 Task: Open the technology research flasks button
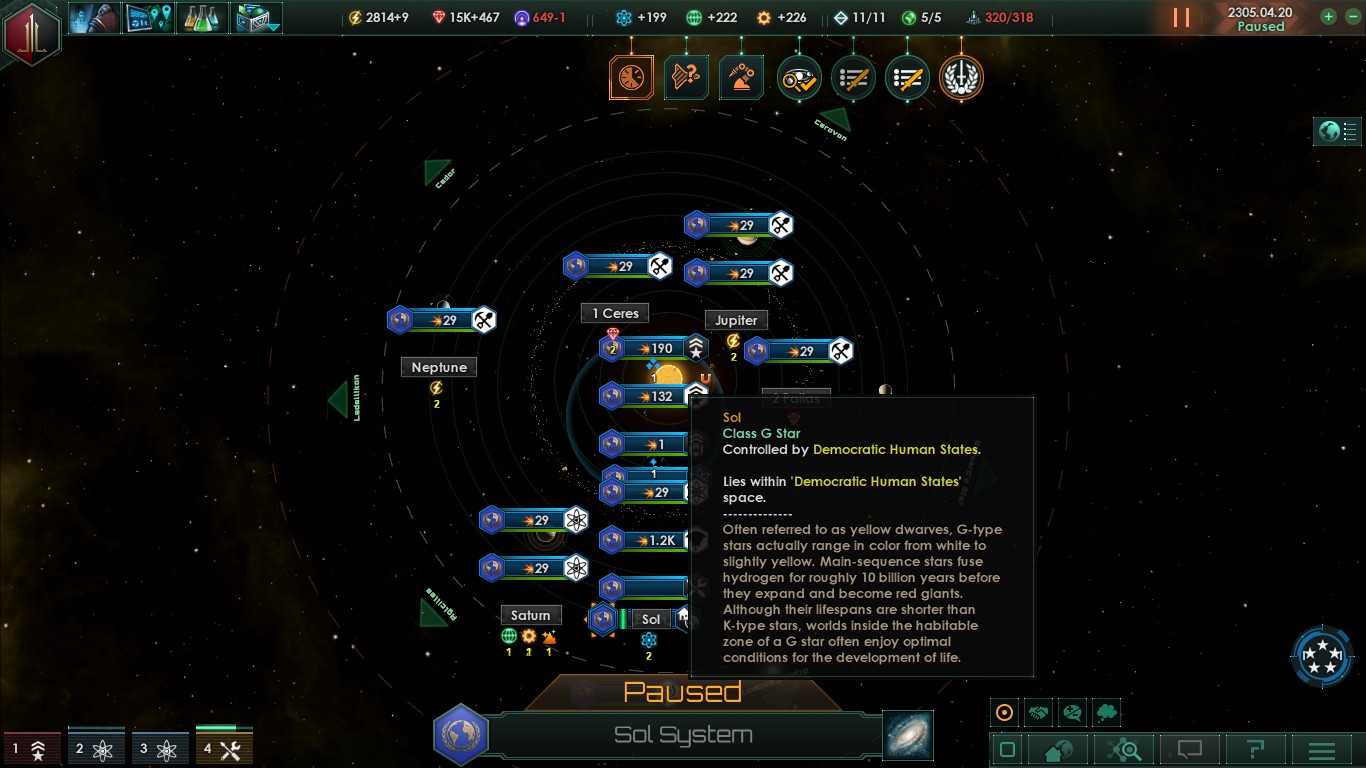pyautogui.click(x=204, y=18)
